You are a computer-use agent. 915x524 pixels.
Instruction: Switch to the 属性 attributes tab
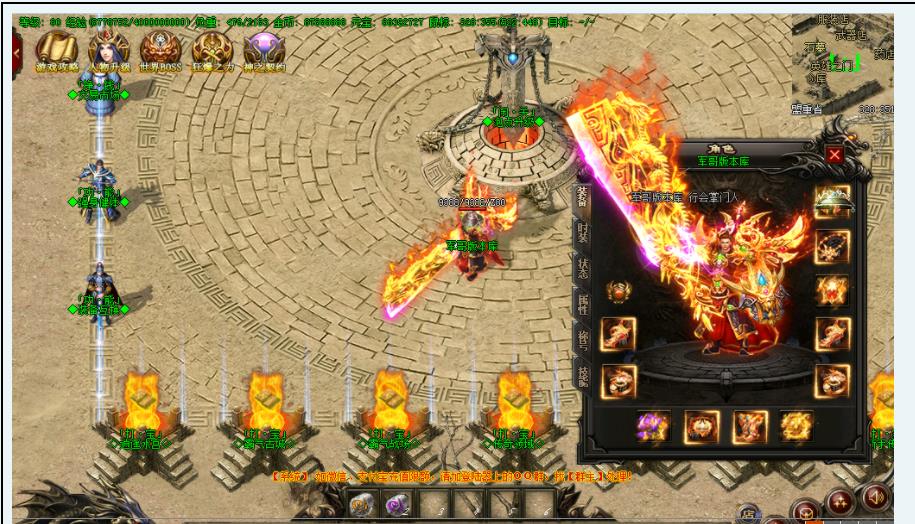click(x=582, y=304)
